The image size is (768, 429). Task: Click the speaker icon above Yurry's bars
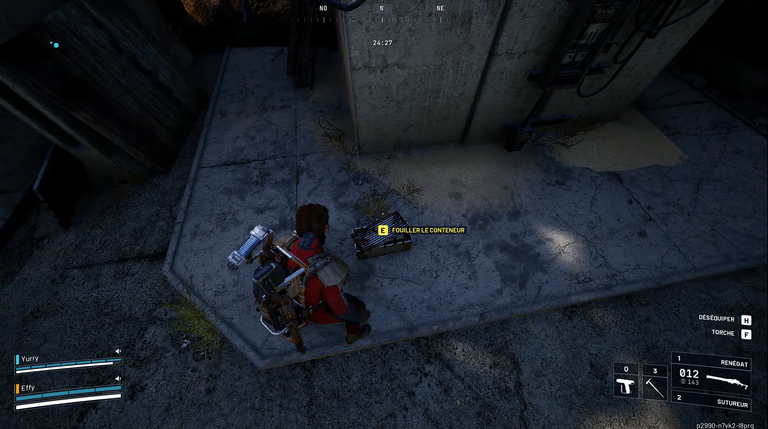click(x=117, y=351)
